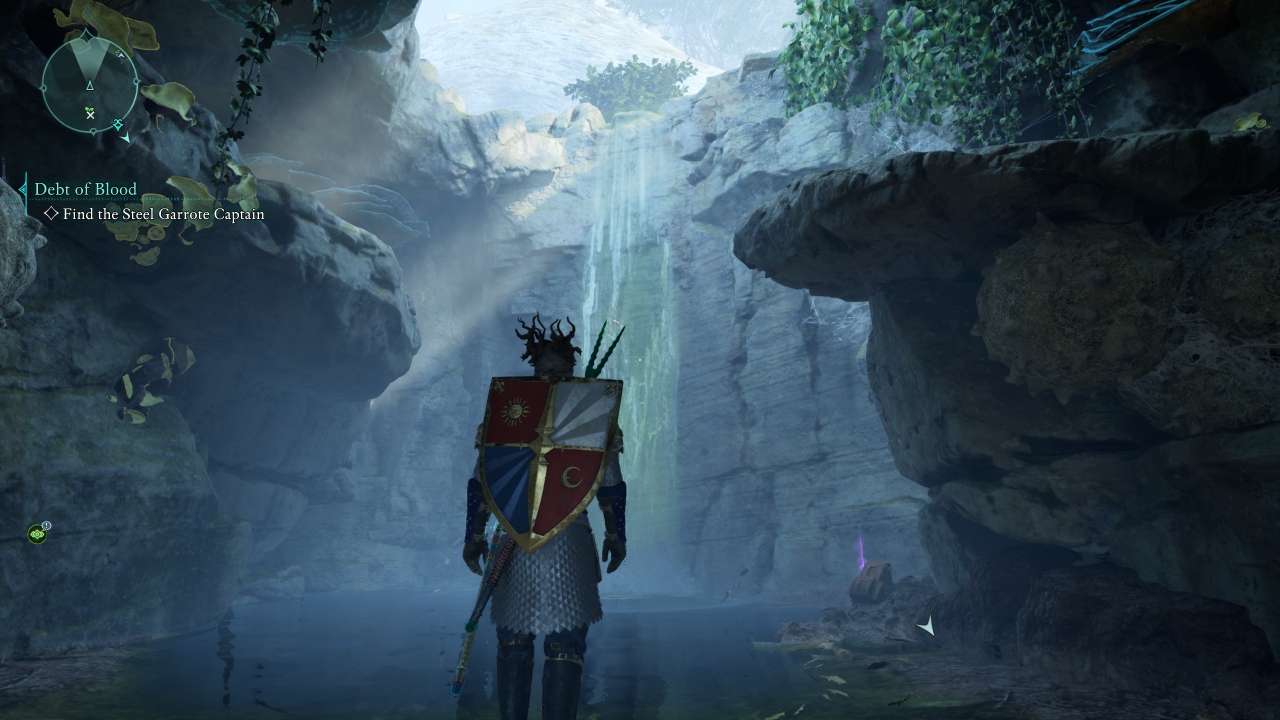Select the Debt of Blood quest title
The height and width of the screenshot is (720, 1280).
tap(85, 189)
